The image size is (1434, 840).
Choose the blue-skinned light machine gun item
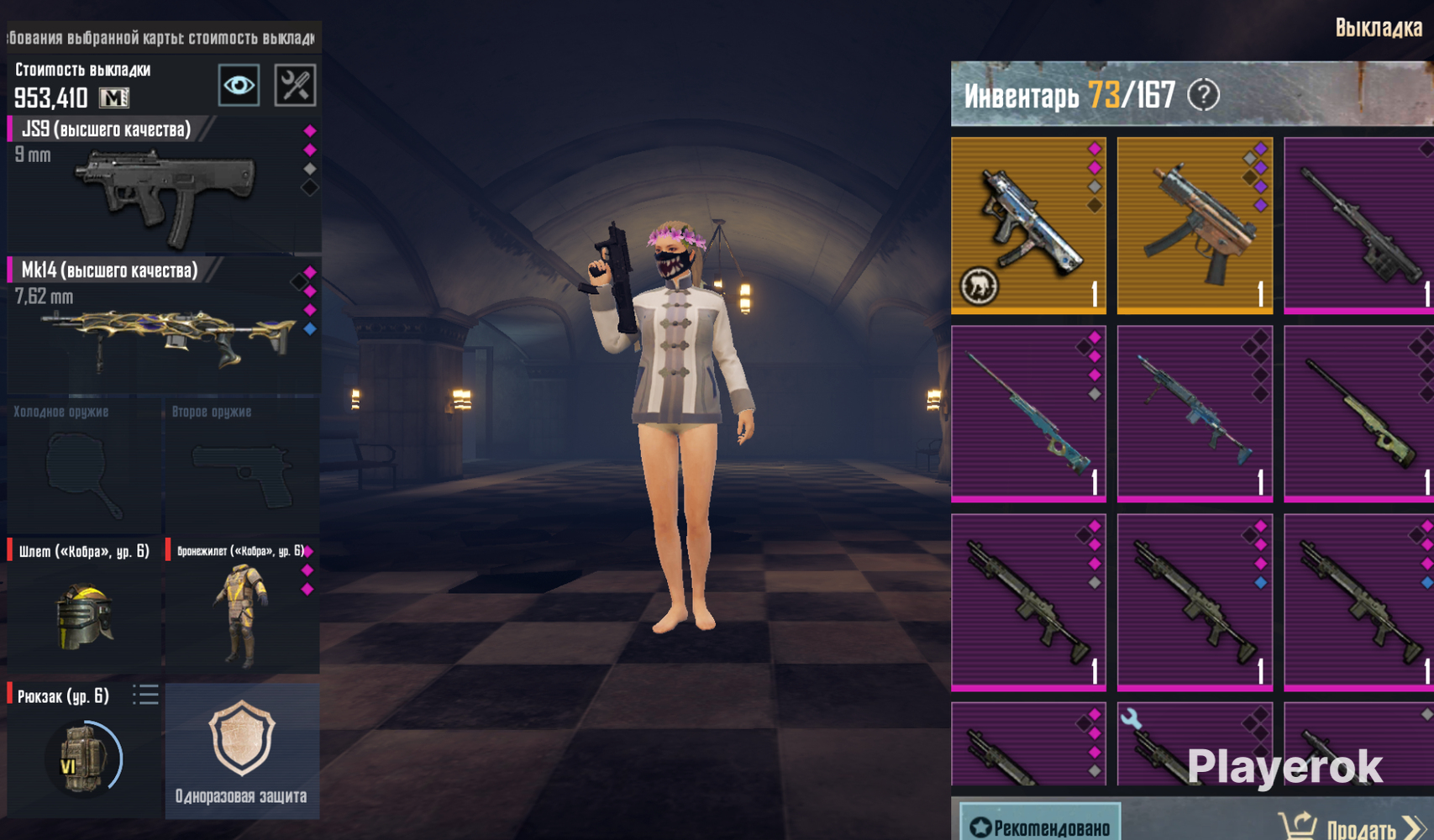point(1194,413)
